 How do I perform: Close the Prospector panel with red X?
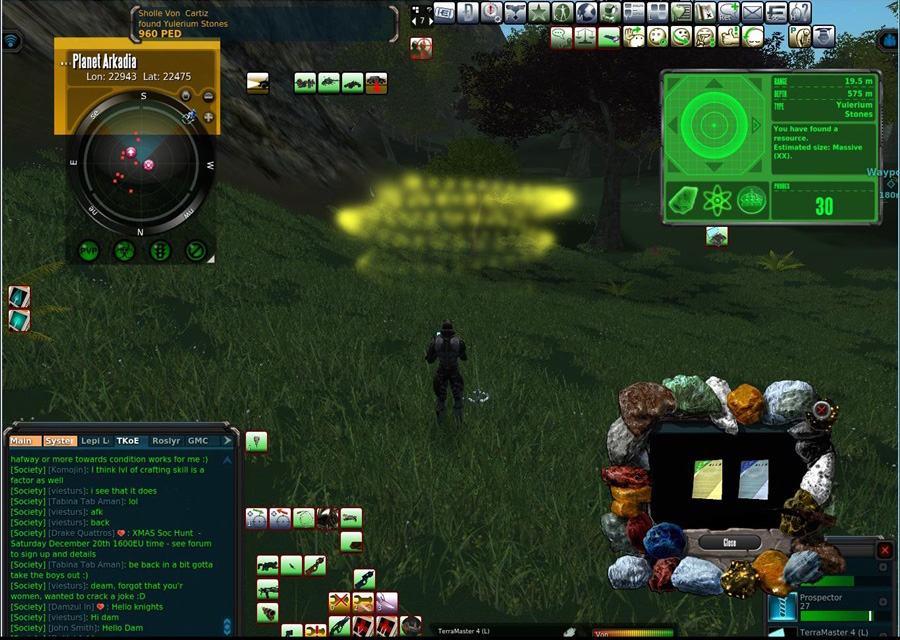pyautogui.click(x=884, y=550)
